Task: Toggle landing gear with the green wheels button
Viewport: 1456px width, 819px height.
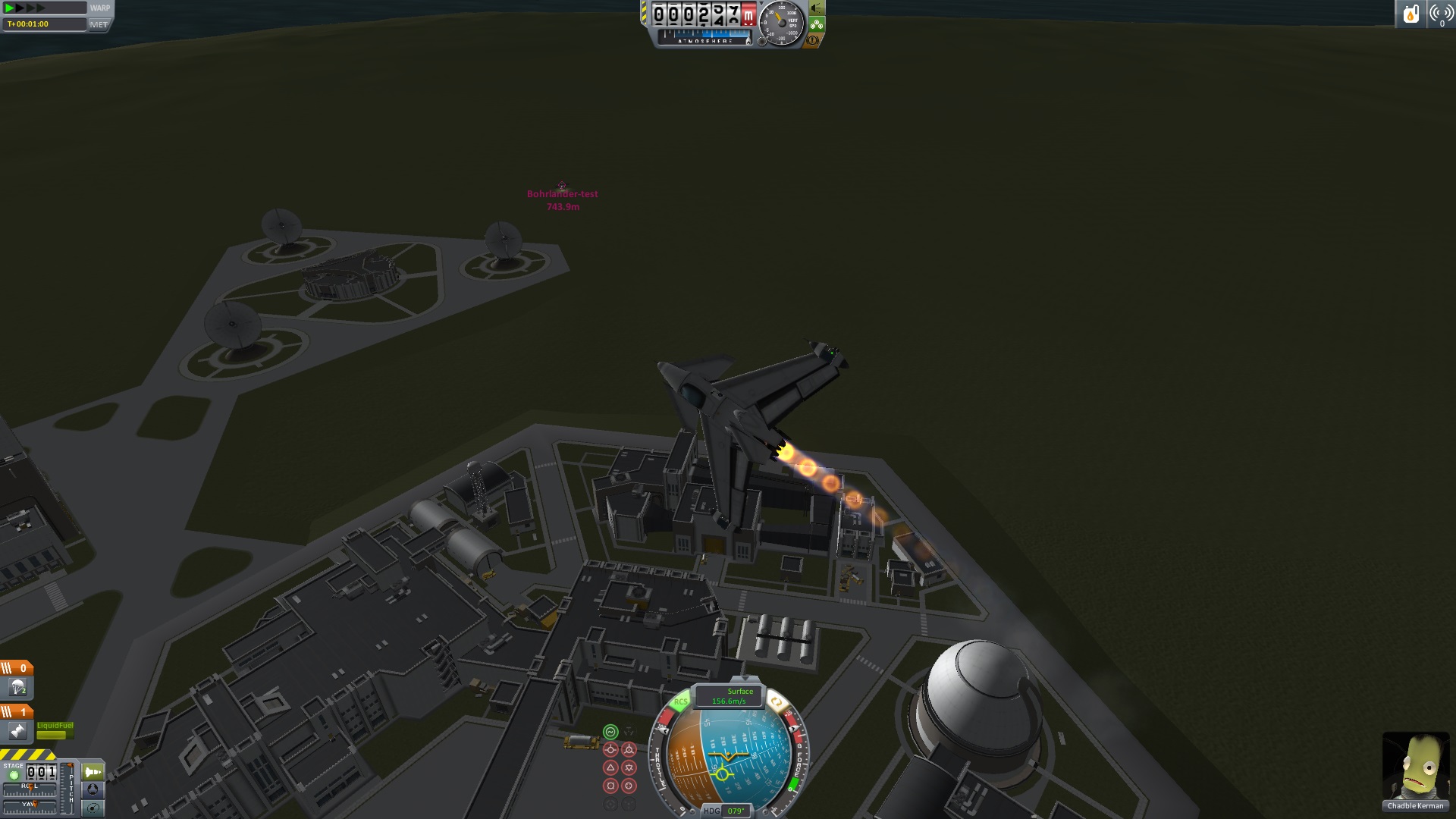Action: [817, 25]
